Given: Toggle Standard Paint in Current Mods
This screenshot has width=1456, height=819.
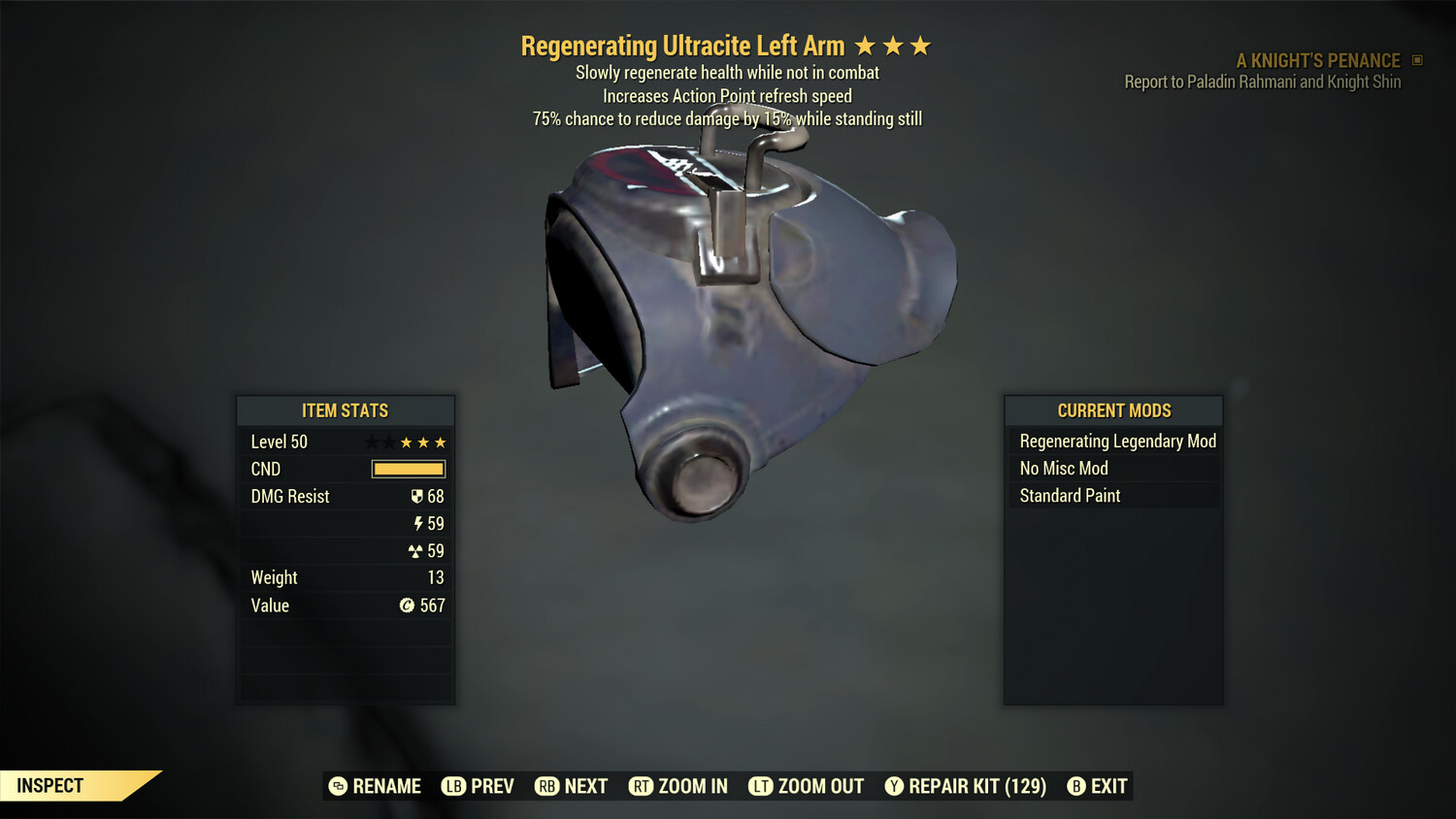Looking at the screenshot, I should coord(1069,496).
